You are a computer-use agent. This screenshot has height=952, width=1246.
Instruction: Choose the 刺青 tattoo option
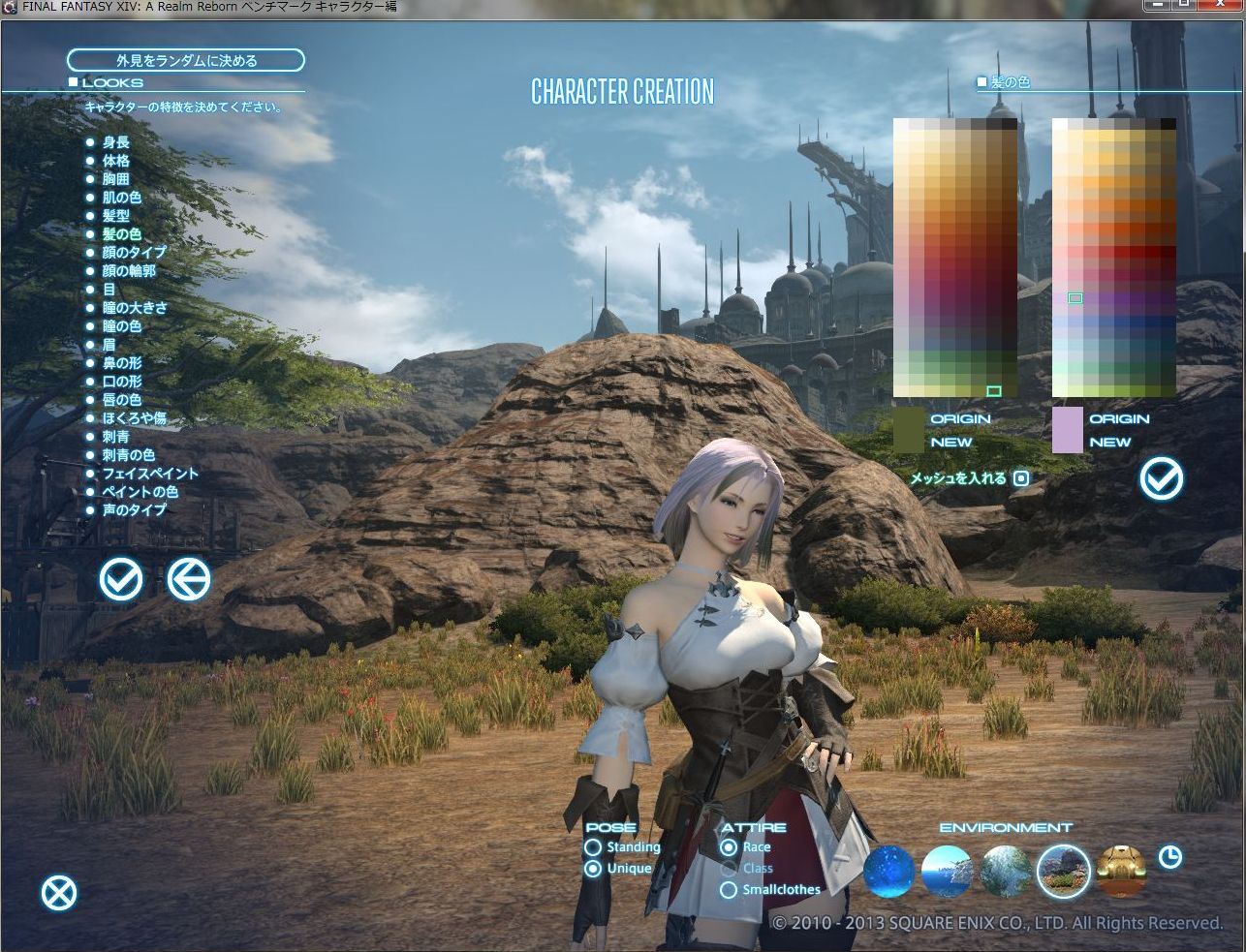115,437
